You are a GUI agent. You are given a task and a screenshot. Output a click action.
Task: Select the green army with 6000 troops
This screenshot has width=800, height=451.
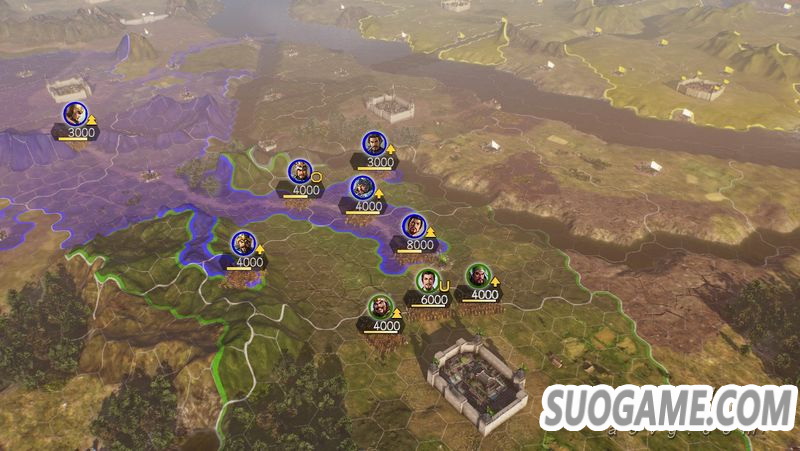coord(428,283)
